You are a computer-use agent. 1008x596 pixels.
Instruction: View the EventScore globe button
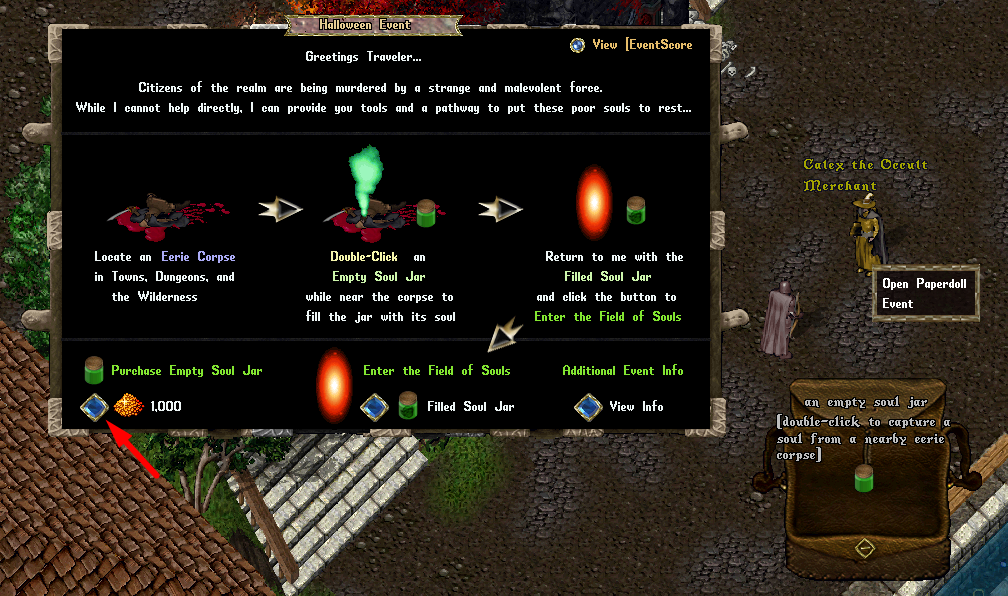tap(577, 45)
